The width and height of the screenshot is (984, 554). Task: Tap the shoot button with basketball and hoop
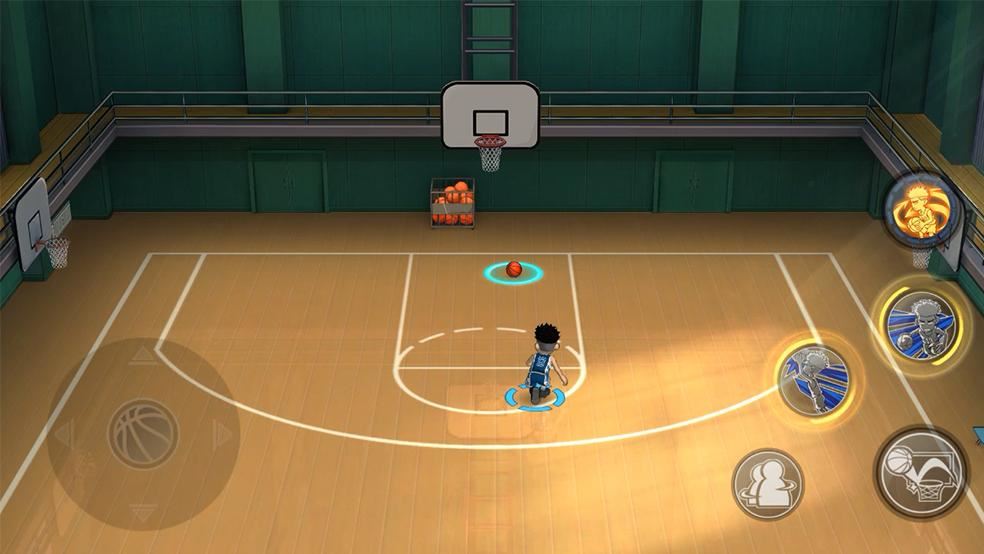(921, 472)
